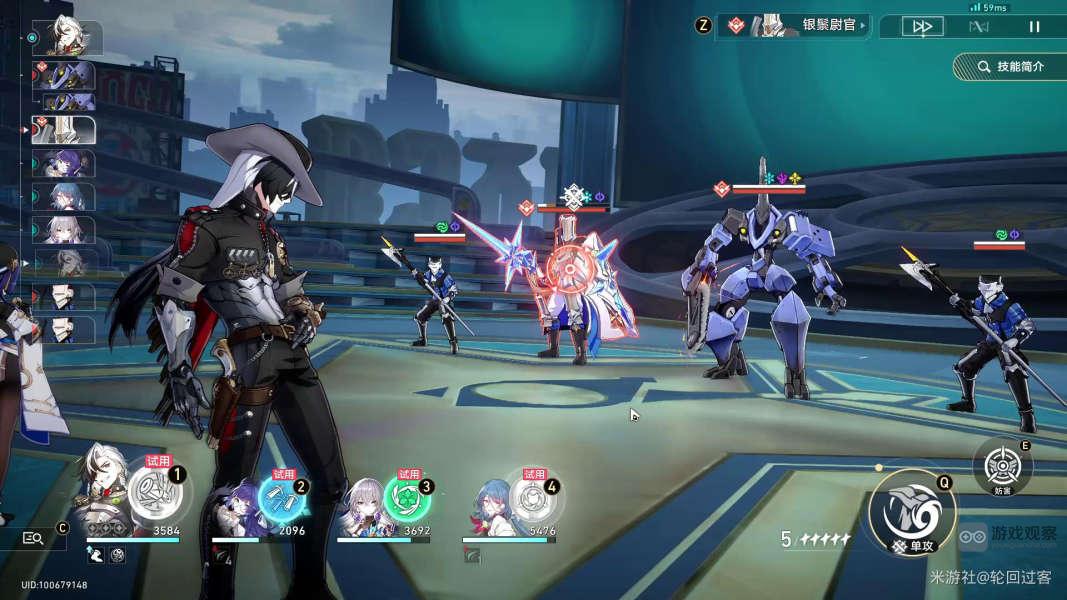This screenshot has width=1067, height=600.
Task: Use the 单攻 basic attack
Action: [906, 514]
